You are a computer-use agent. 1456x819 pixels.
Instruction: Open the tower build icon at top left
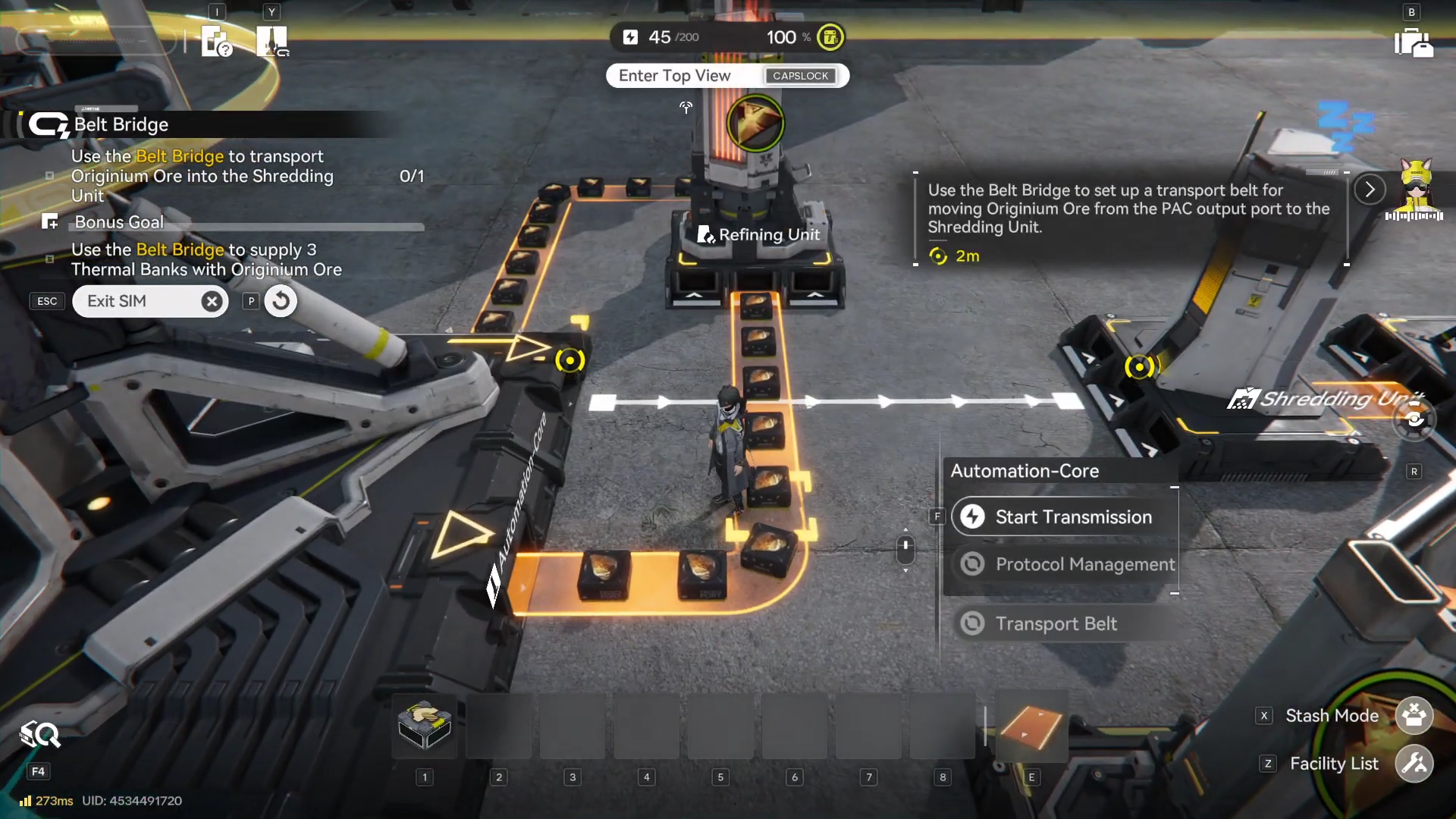(271, 41)
